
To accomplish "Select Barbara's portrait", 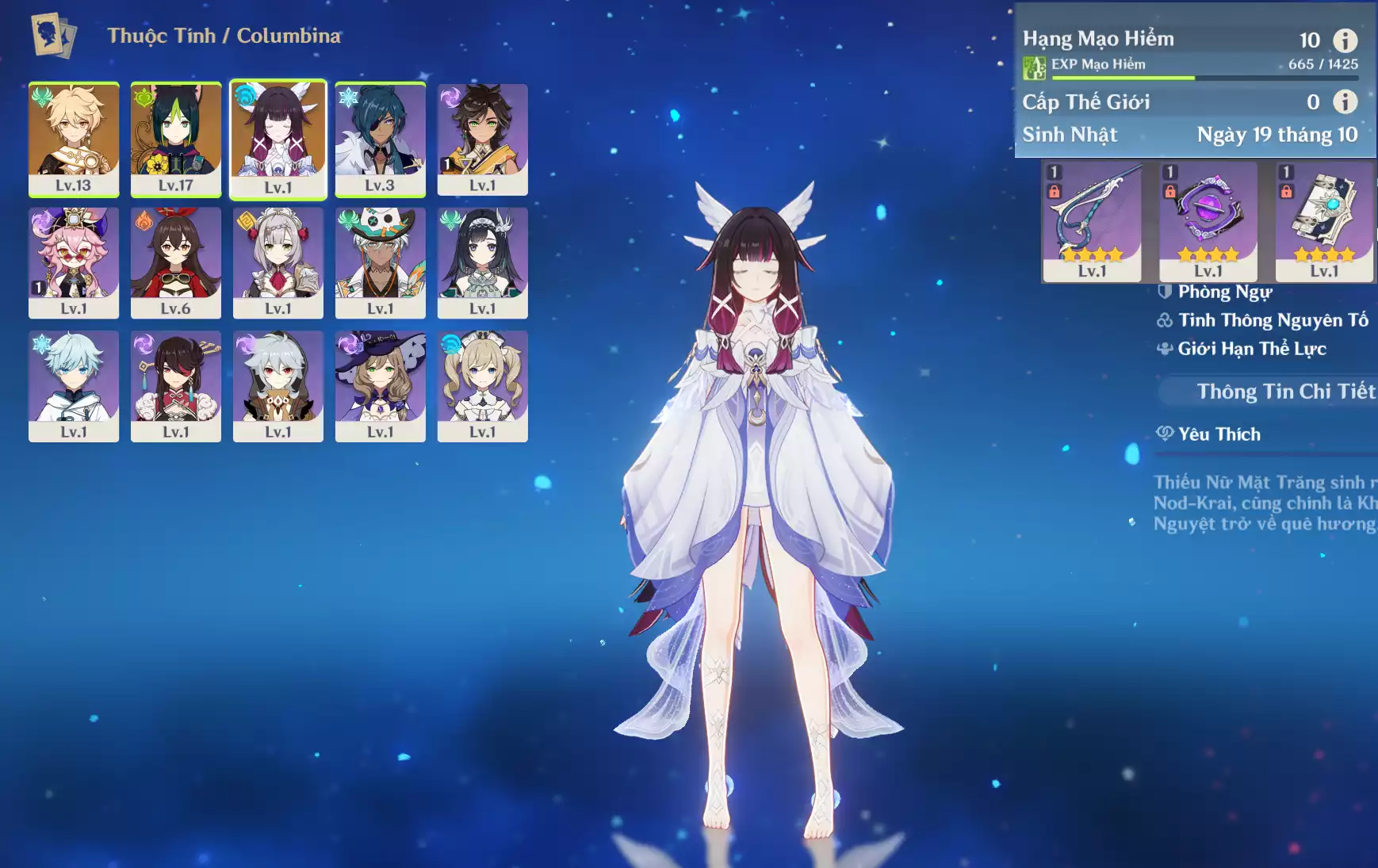I will [x=482, y=386].
